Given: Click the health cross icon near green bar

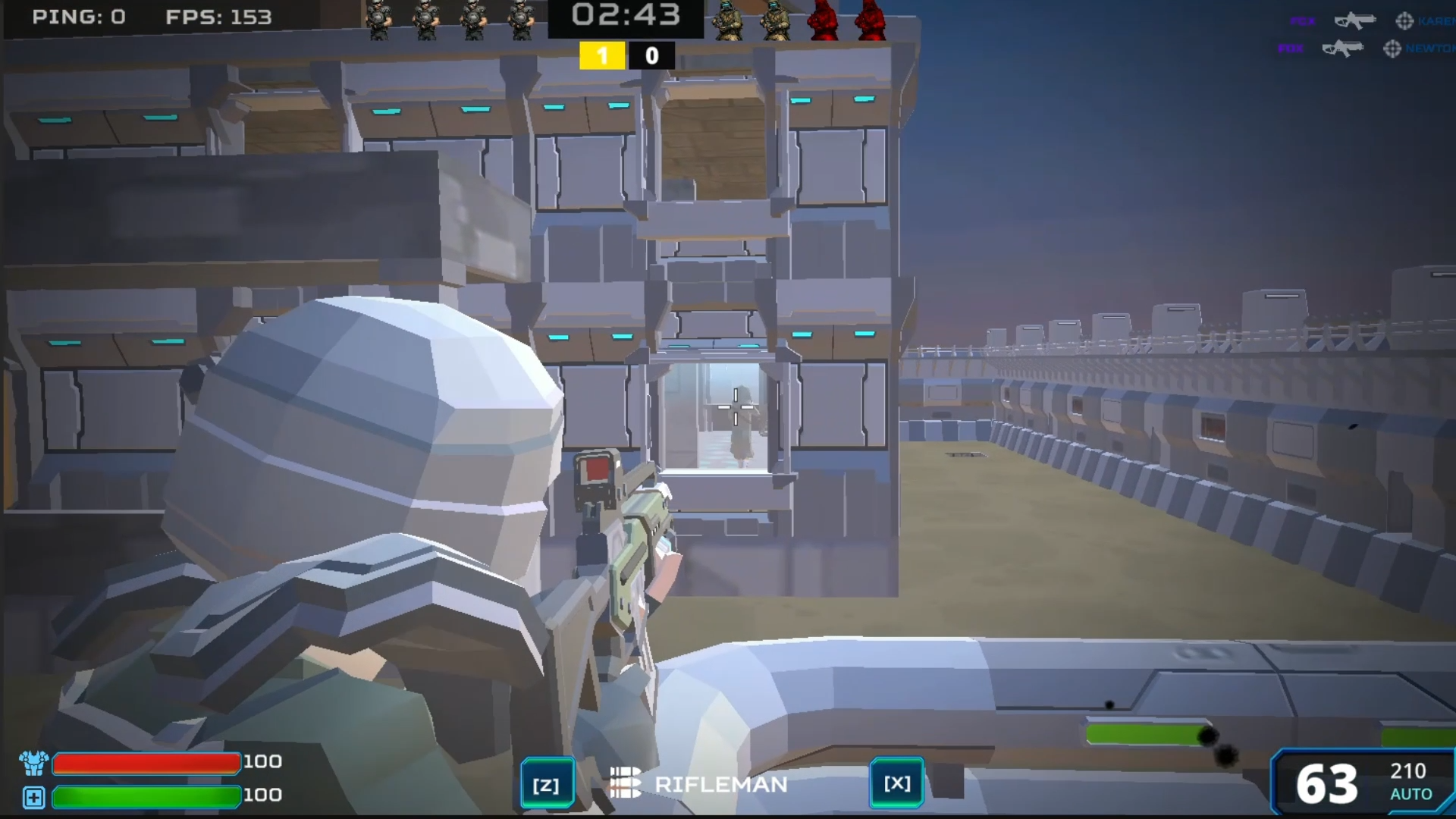Looking at the screenshot, I should tap(33, 797).
